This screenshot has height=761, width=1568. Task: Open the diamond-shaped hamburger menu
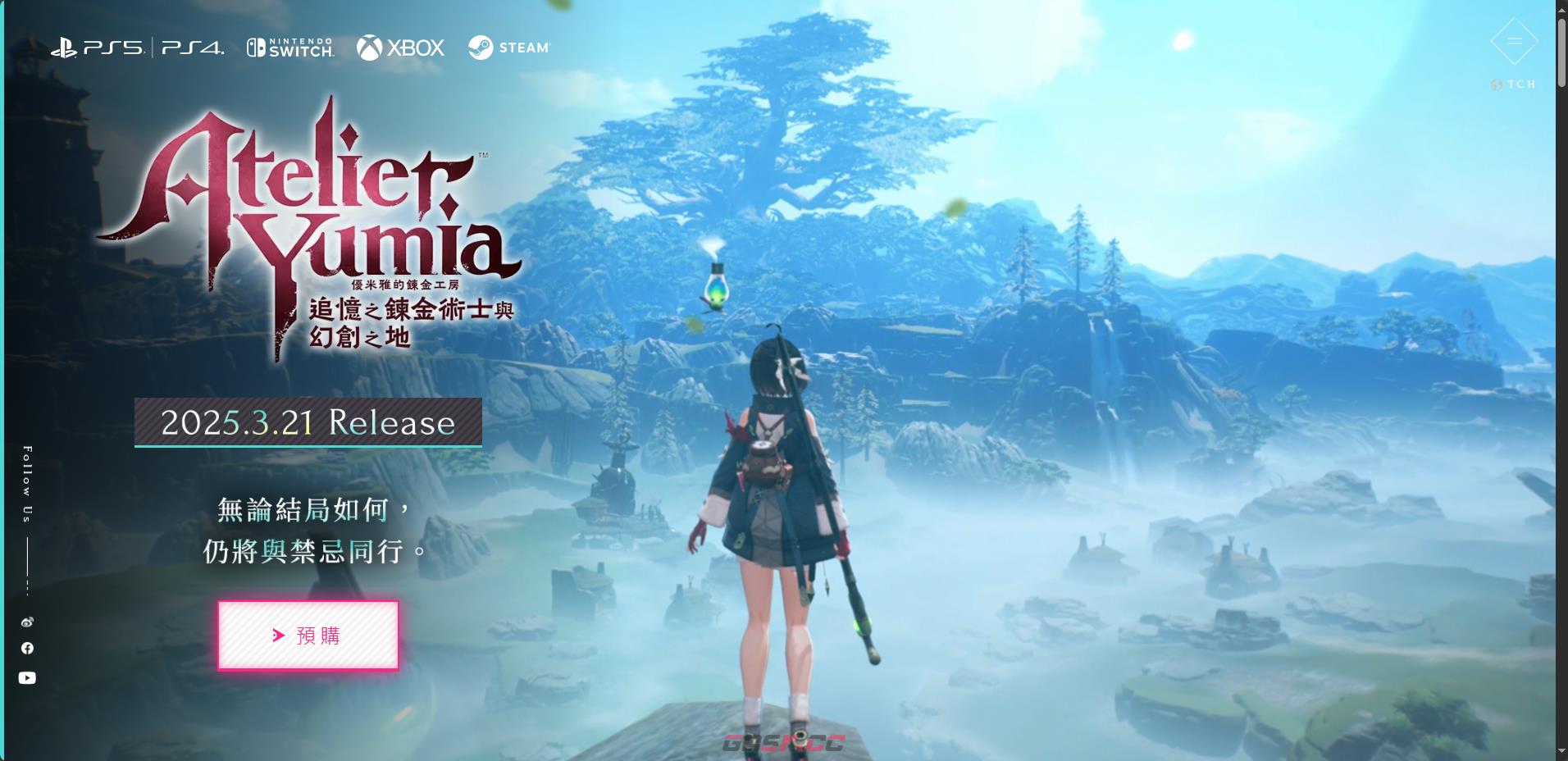1514,41
